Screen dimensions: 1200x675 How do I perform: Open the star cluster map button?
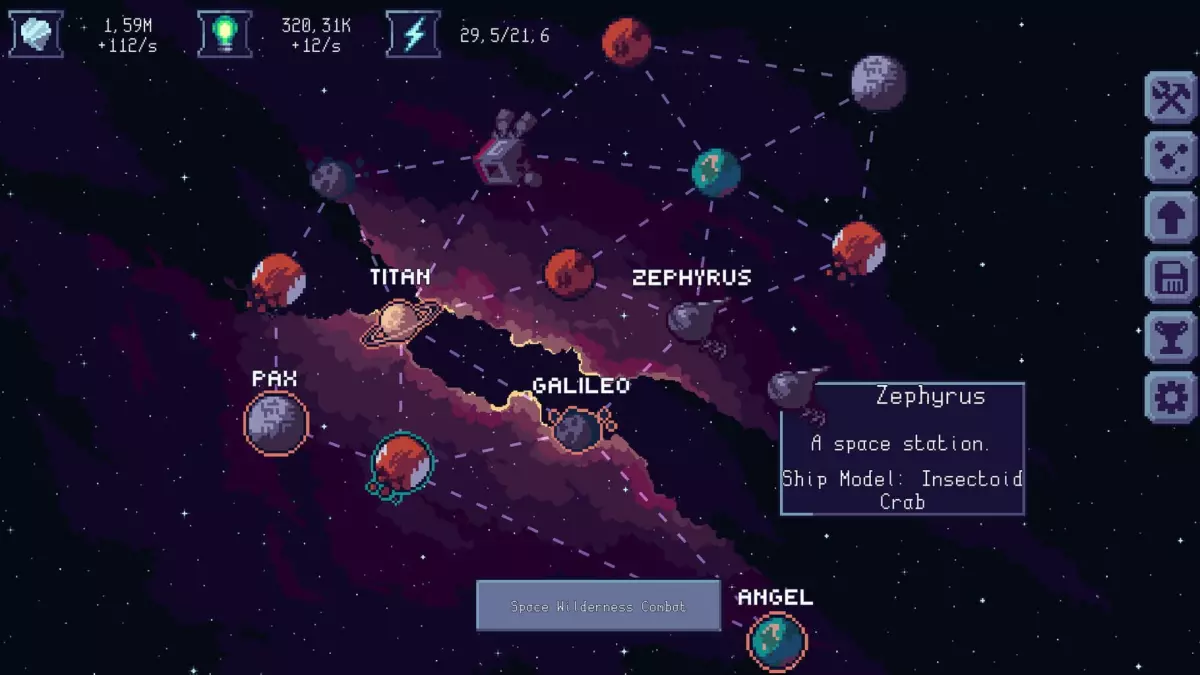pyautogui.click(x=1171, y=158)
